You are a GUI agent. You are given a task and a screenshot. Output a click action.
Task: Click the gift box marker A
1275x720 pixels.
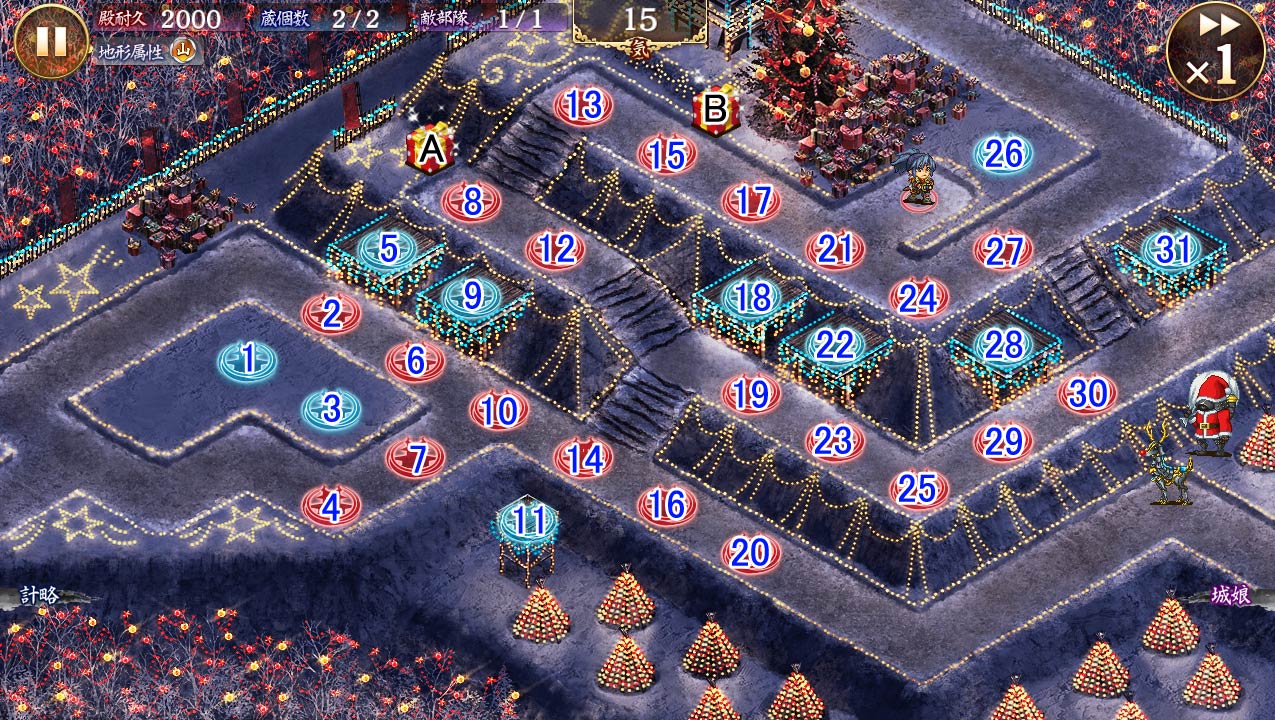click(430, 150)
